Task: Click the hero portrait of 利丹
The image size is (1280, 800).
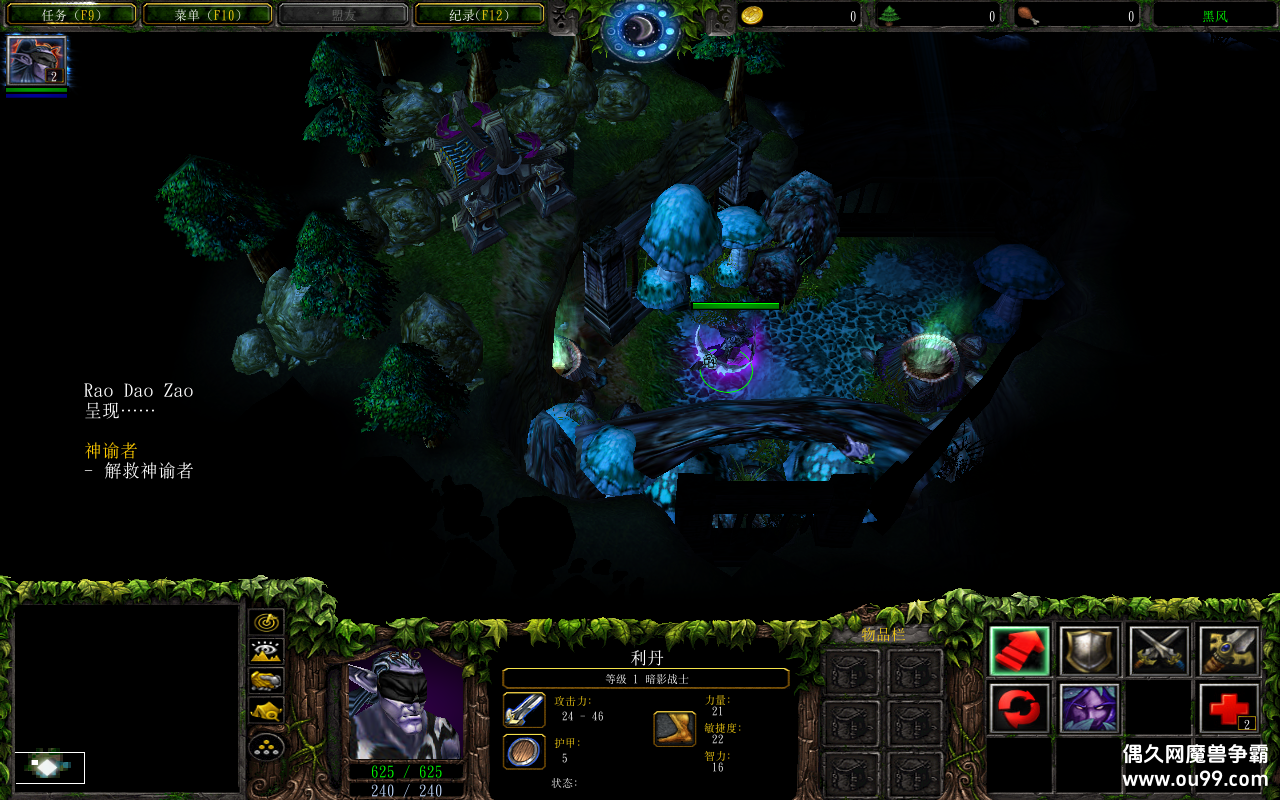Action: [405, 705]
